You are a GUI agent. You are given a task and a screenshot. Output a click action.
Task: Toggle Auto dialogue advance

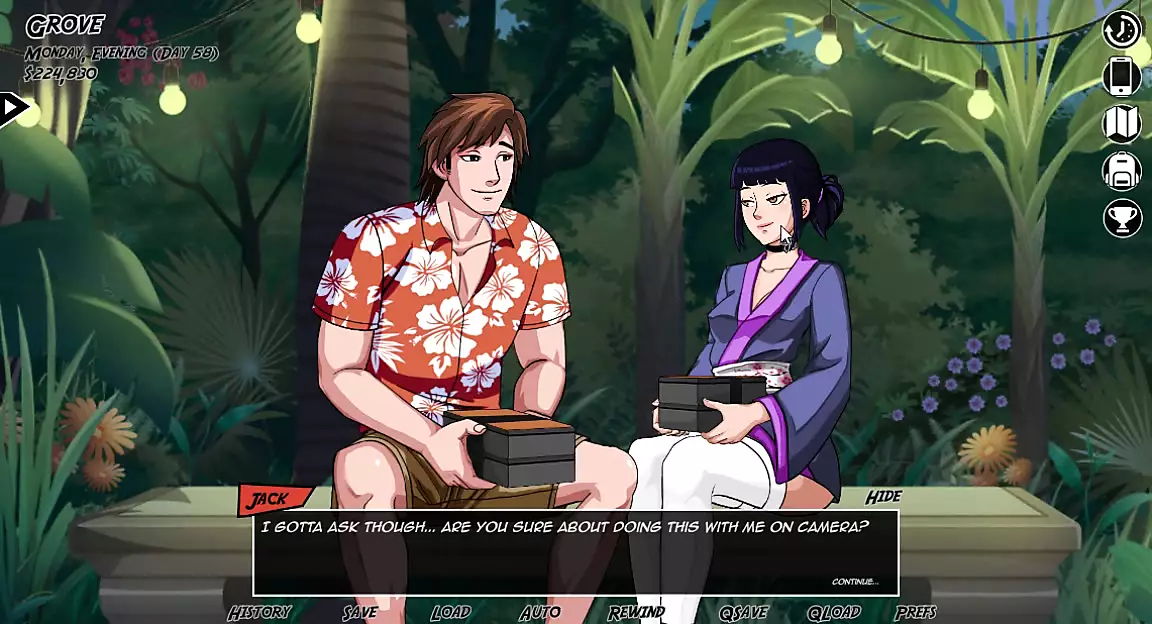coord(540,612)
